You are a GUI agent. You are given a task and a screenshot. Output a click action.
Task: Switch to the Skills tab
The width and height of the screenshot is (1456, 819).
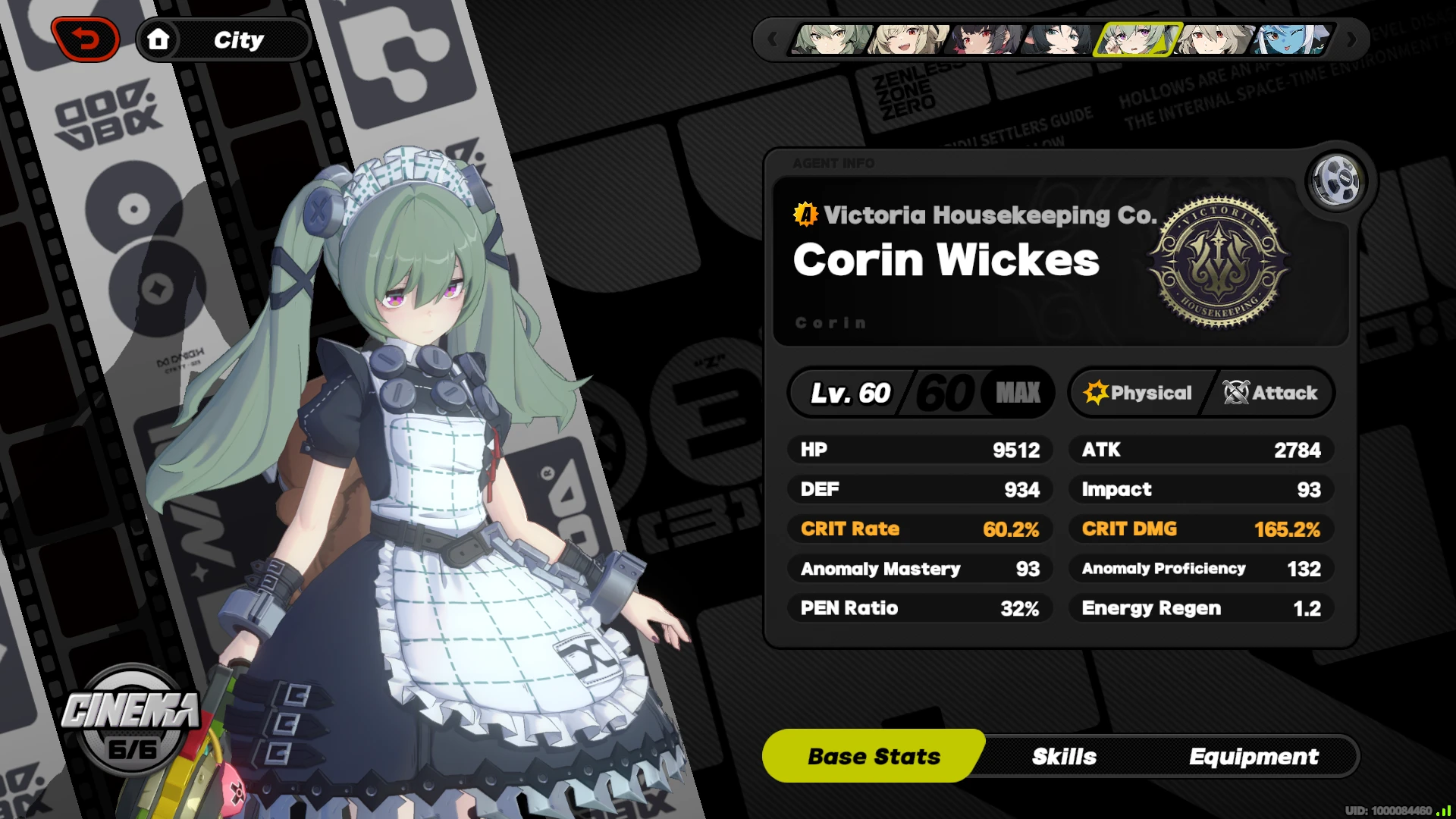1063,756
